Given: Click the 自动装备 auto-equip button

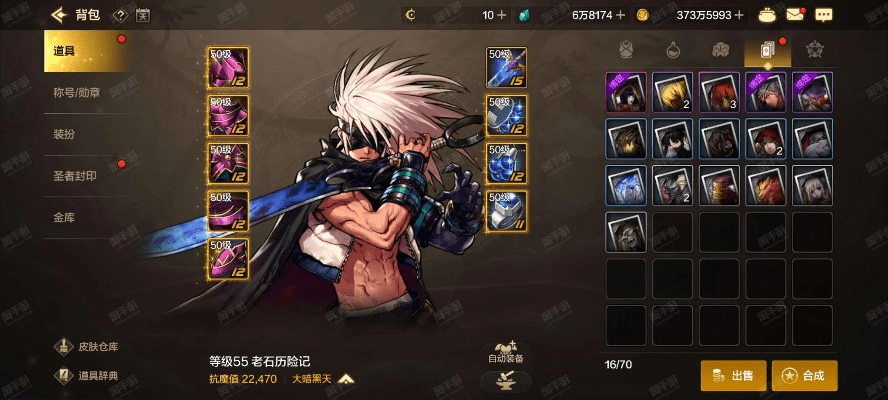Looking at the screenshot, I should click(505, 350).
